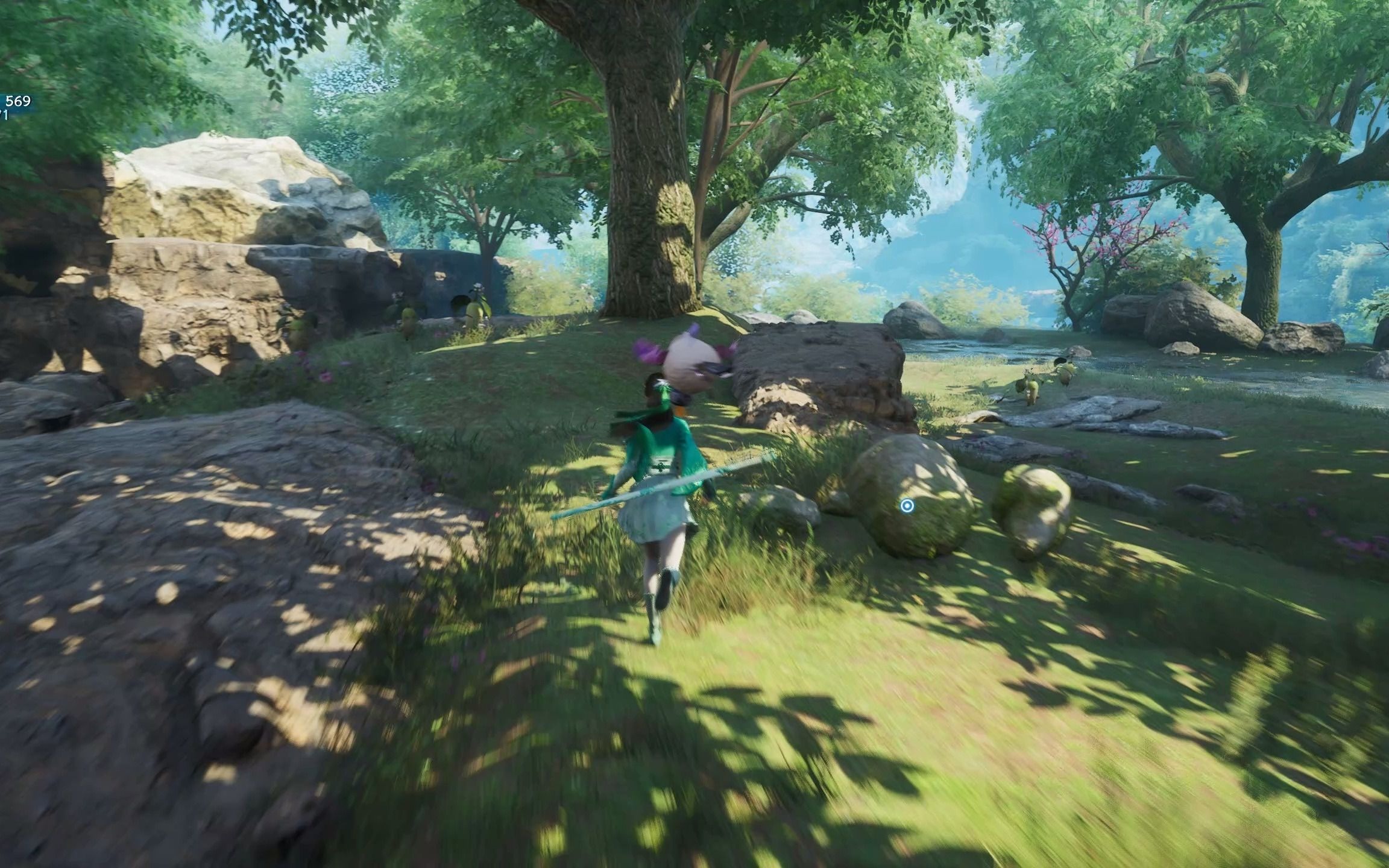Click the blue circular interaction marker
Screen dimensions: 1389x868
pos(906,506)
